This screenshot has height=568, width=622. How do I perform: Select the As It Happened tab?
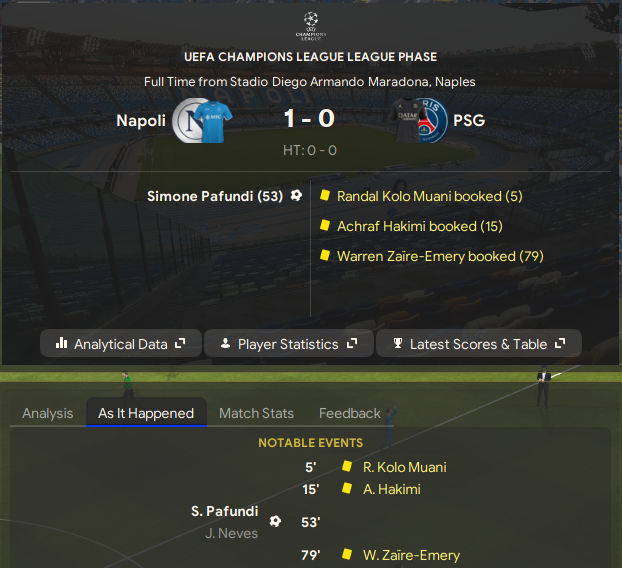coord(146,413)
